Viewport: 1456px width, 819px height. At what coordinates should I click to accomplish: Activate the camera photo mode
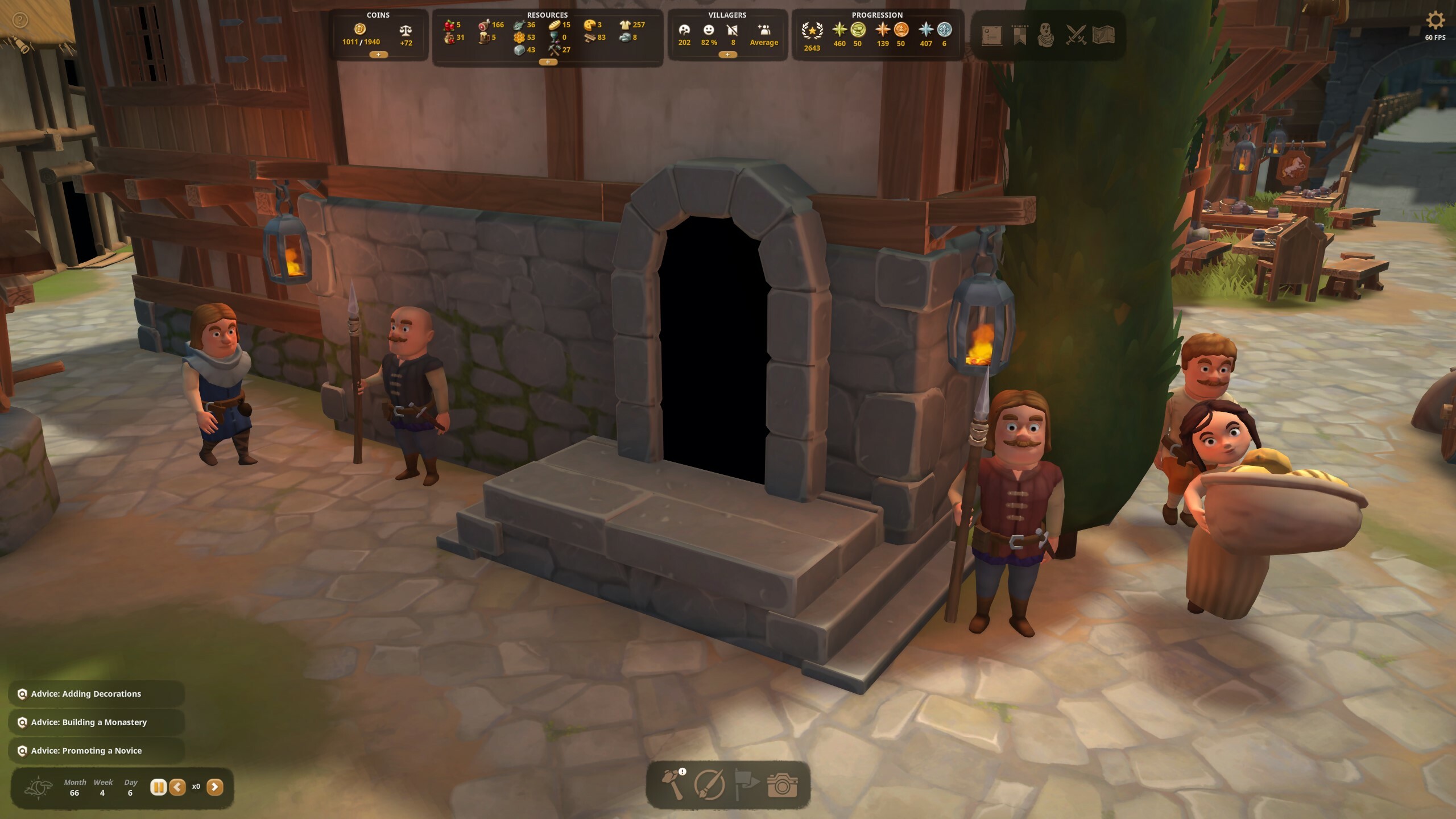(783, 785)
